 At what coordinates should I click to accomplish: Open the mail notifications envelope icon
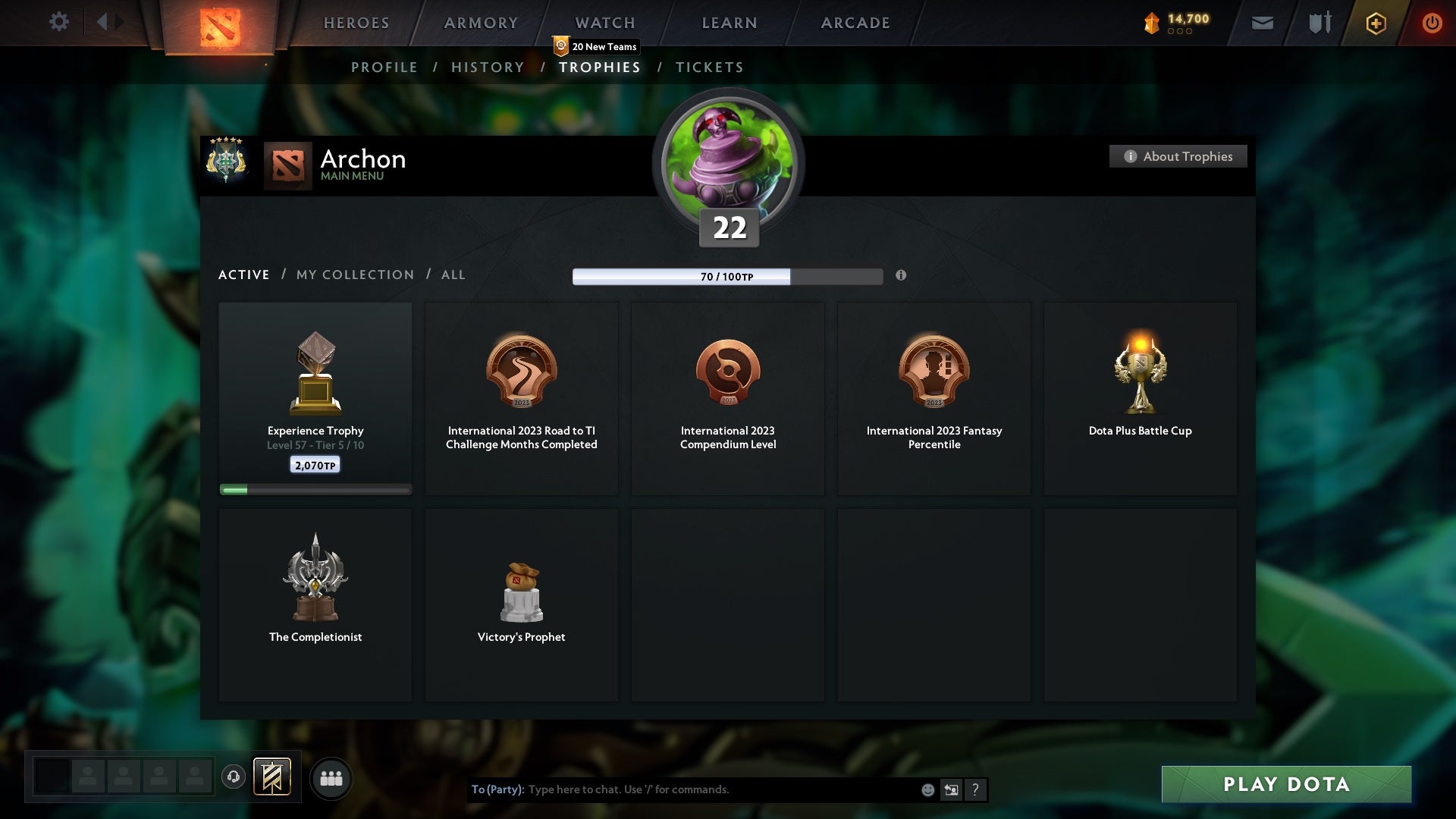(1261, 22)
